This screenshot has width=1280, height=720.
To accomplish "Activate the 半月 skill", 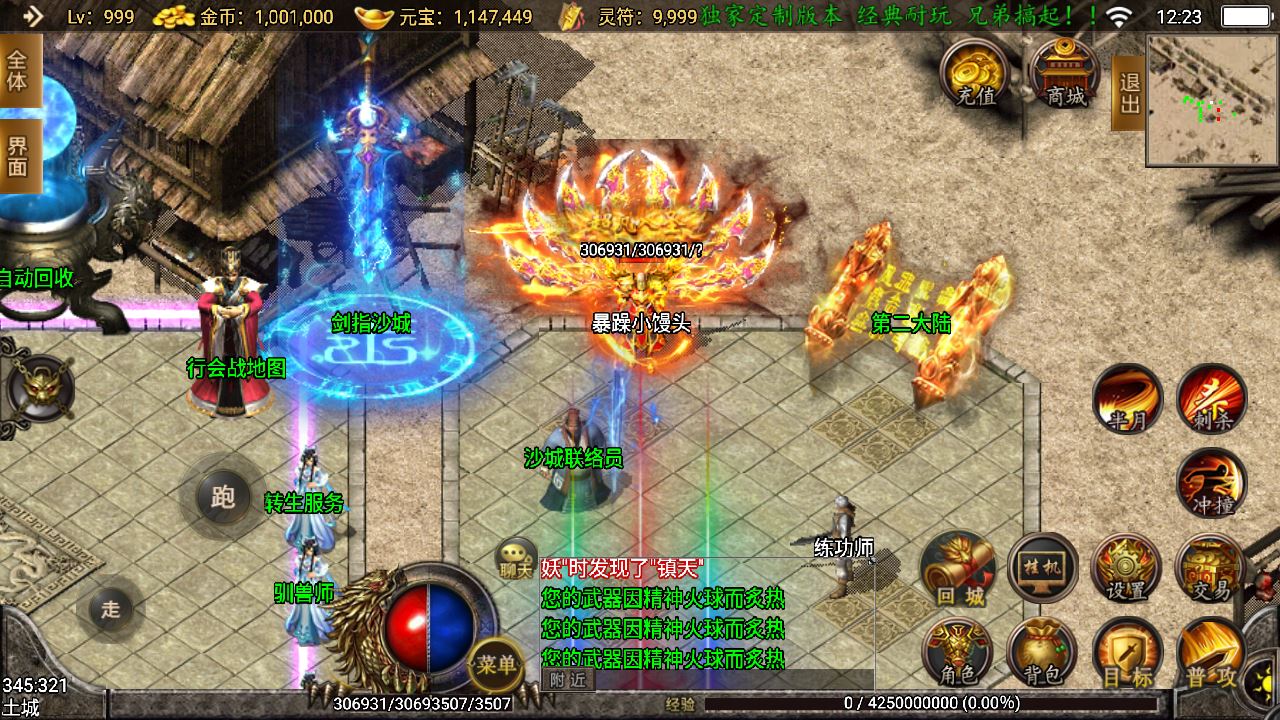I will coord(1127,399).
